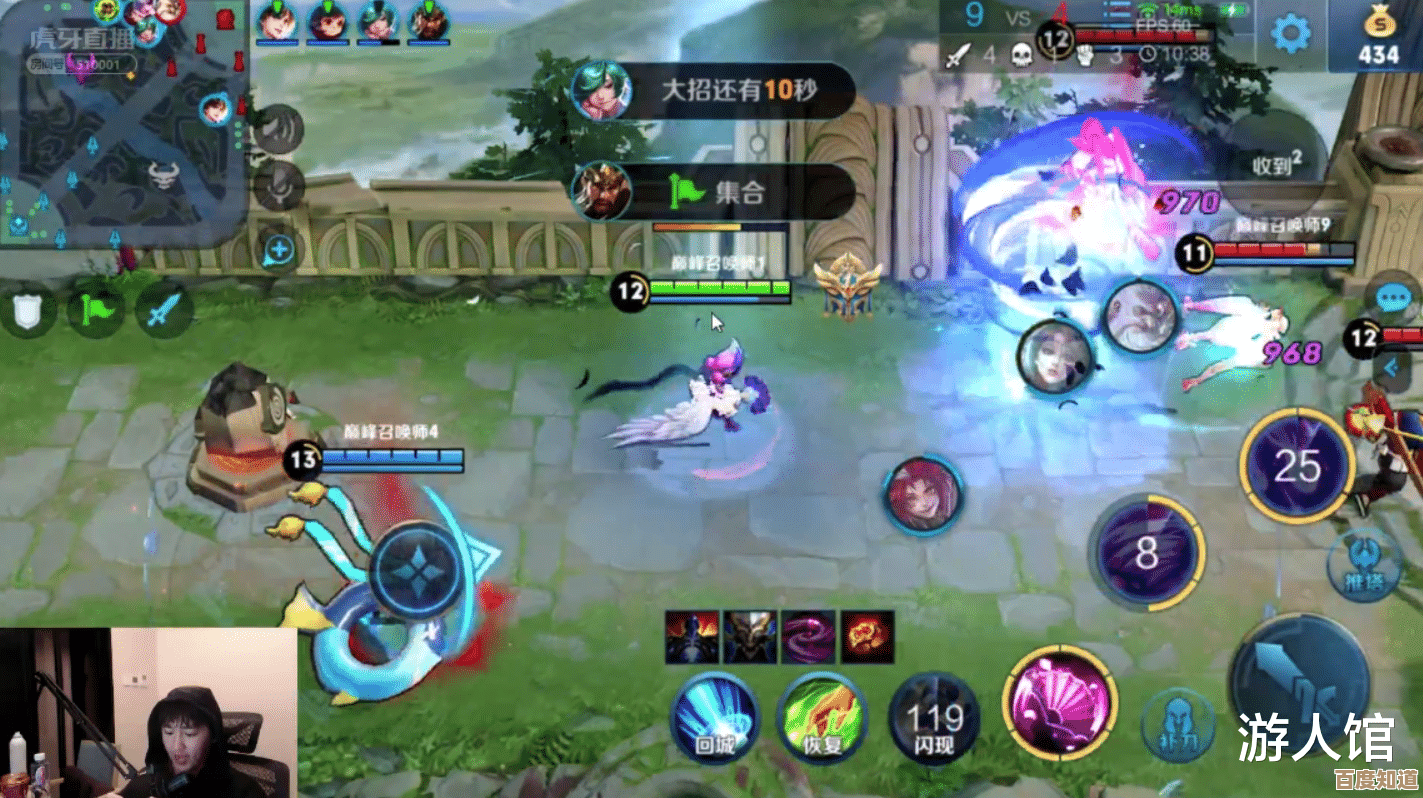The width and height of the screenshot is (1423, 798).
Task: Hit the large sword basic attack button
Action: [1298, 686]
